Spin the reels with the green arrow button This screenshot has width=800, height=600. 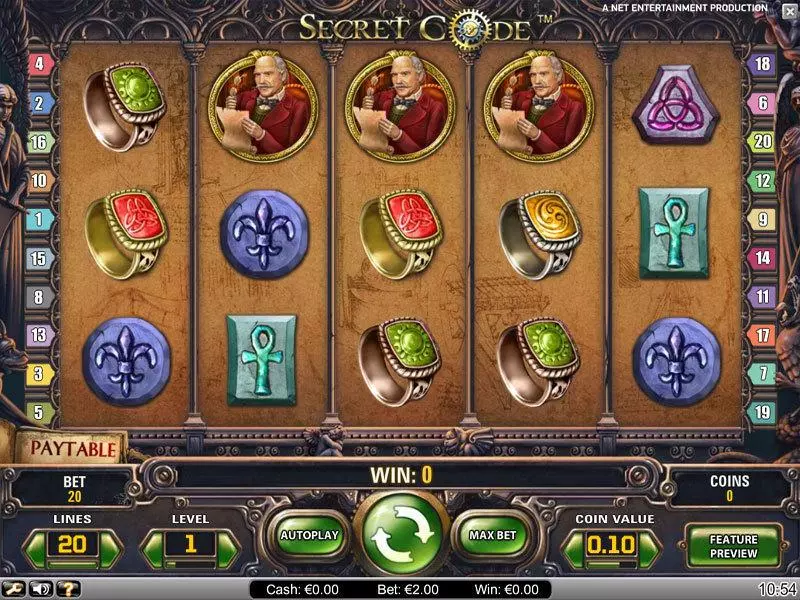pos(404,536)
